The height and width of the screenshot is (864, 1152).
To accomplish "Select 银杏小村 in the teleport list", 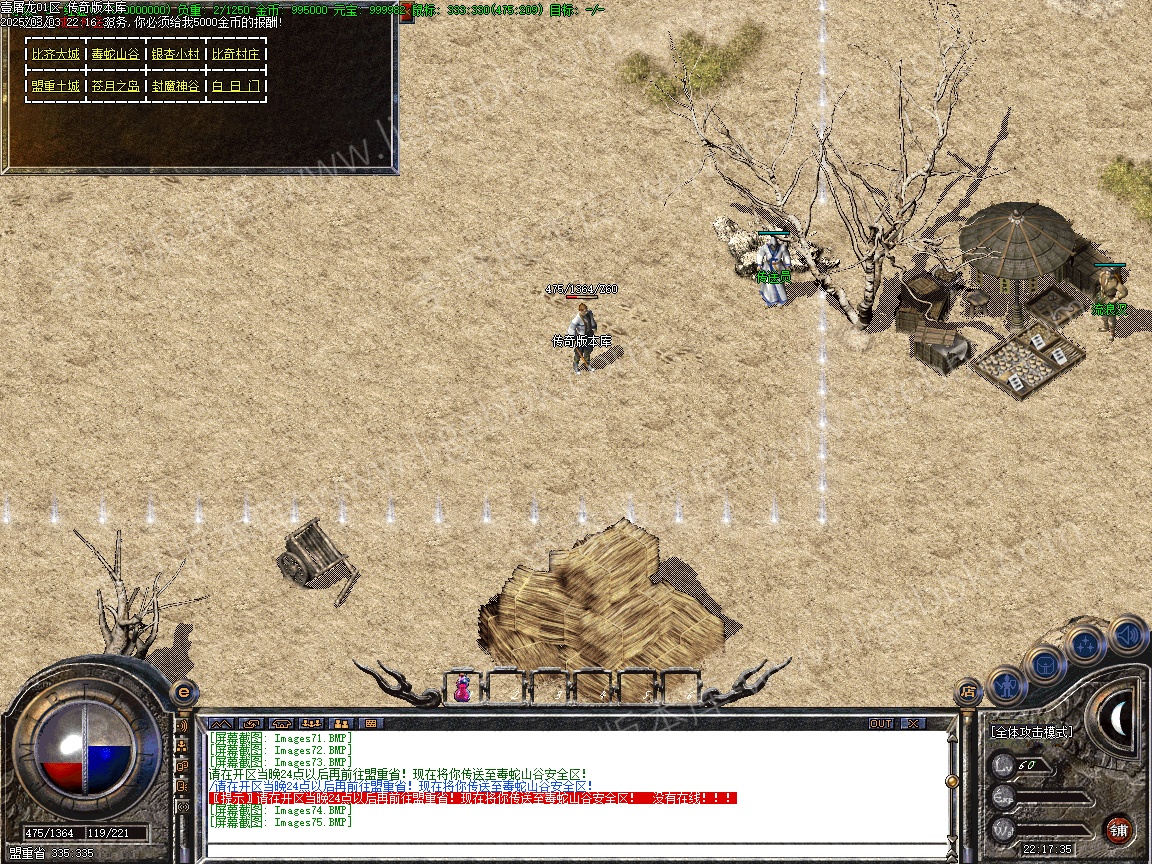I will [x=176, y=55].
